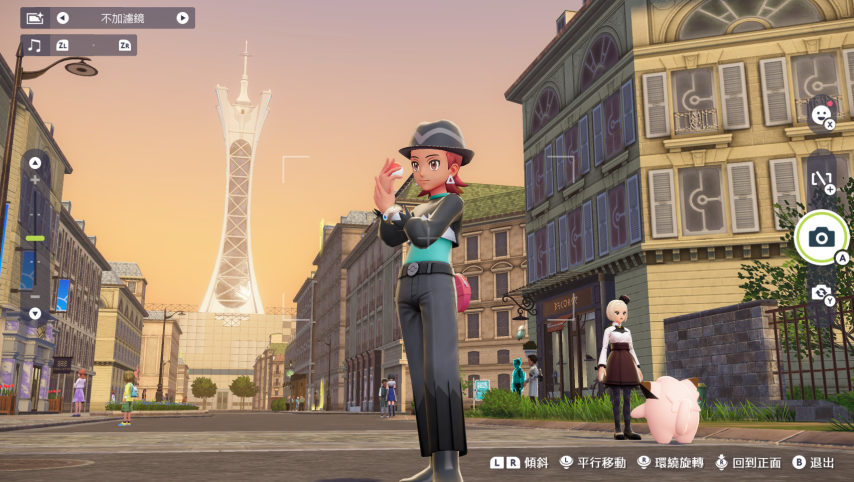Image resolution: width=854 pixels, height=482 pixels.
Task: Click the photo filter icon
Action: pyautogui.click(x=35, y=18)
